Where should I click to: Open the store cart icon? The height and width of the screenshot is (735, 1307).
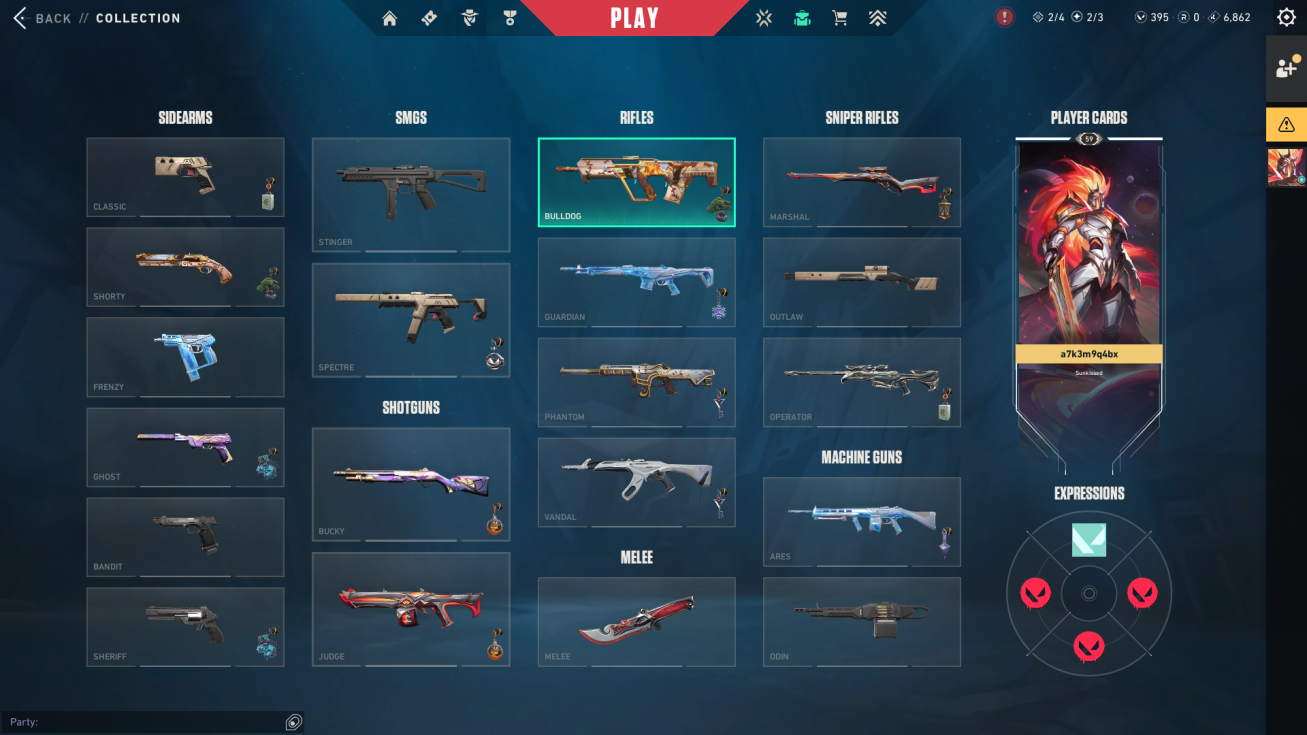coord(840,18)
